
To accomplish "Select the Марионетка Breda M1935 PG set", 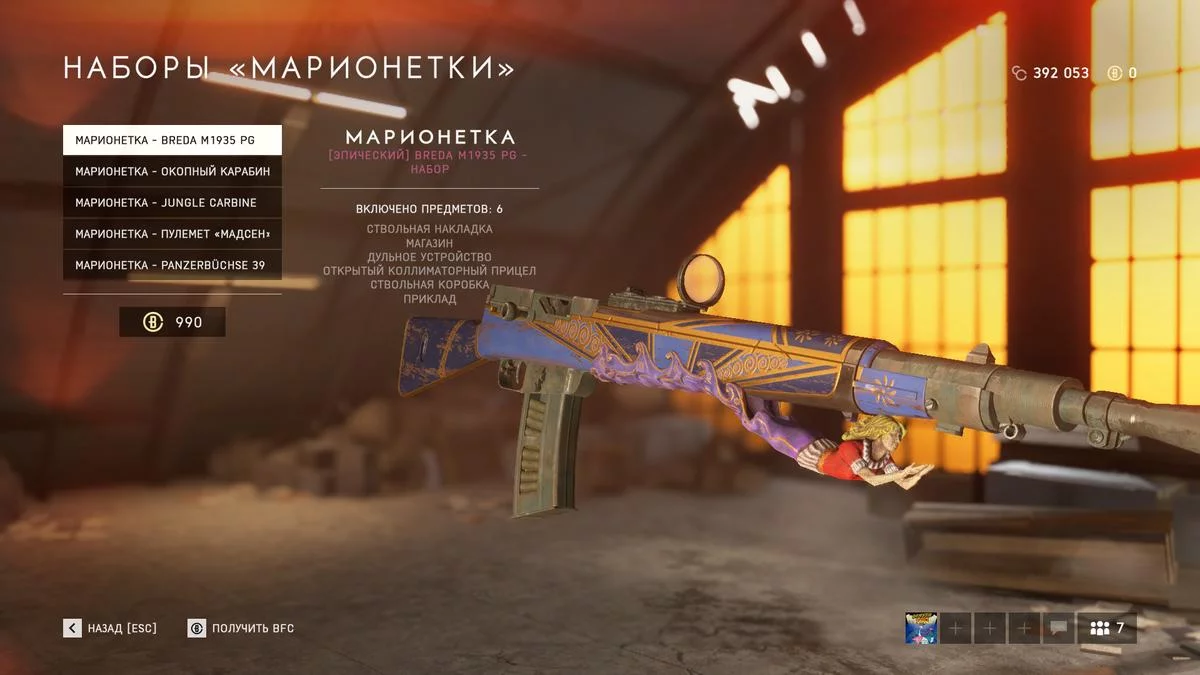I will [172, 140].
